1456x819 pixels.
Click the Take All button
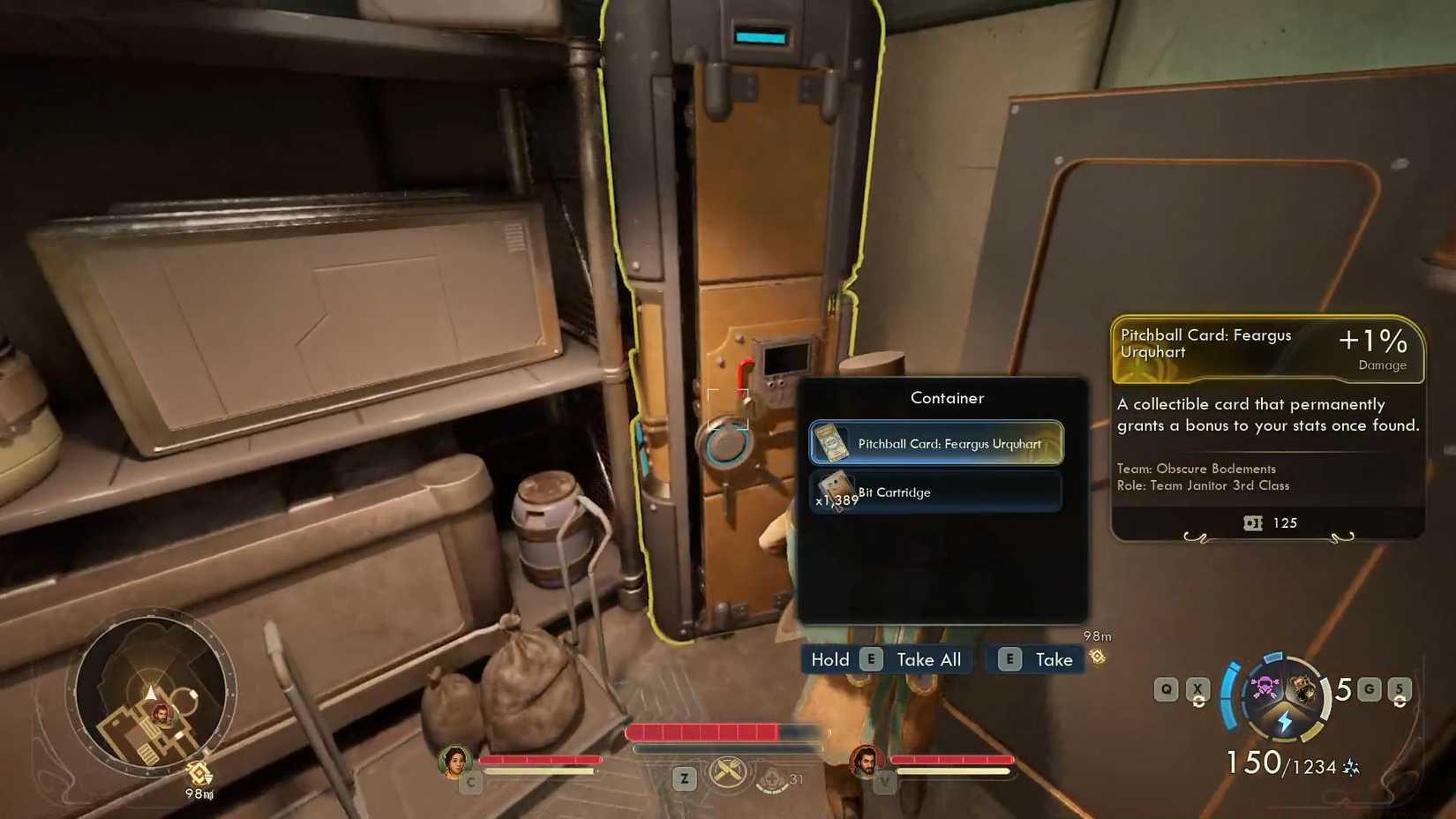coord(927,658)
